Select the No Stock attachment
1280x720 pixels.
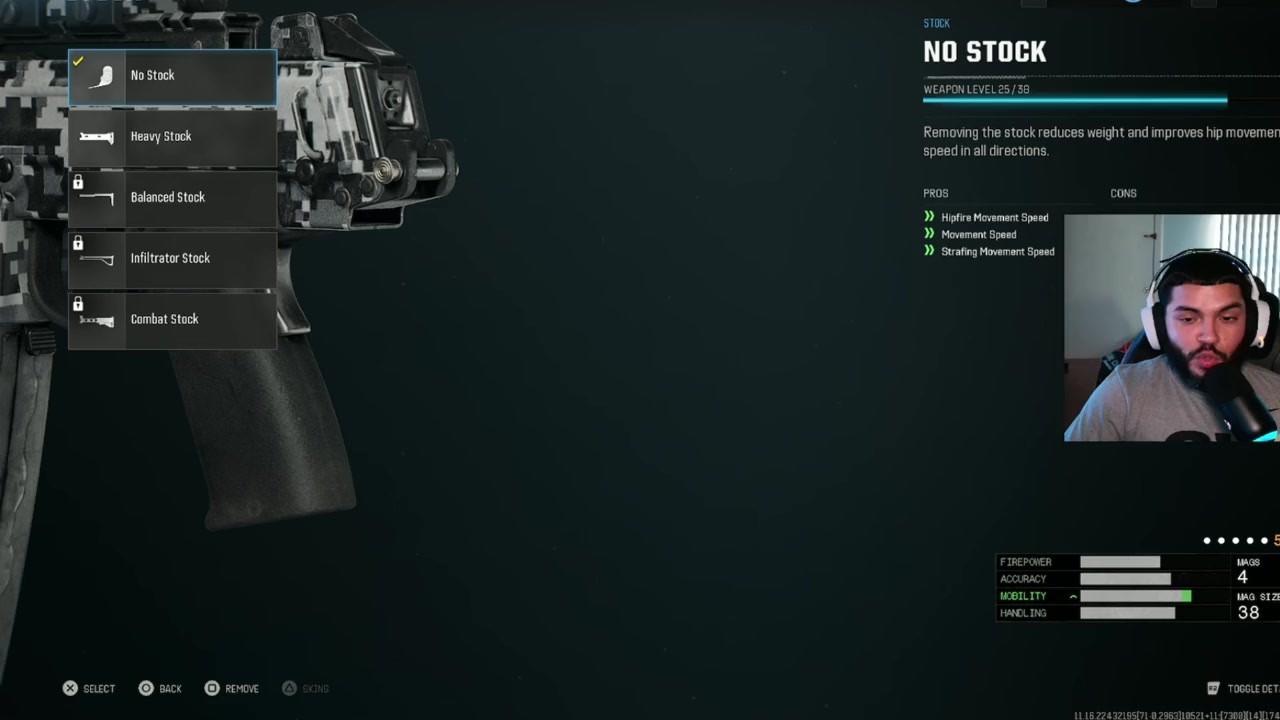[x=172, y=76]
